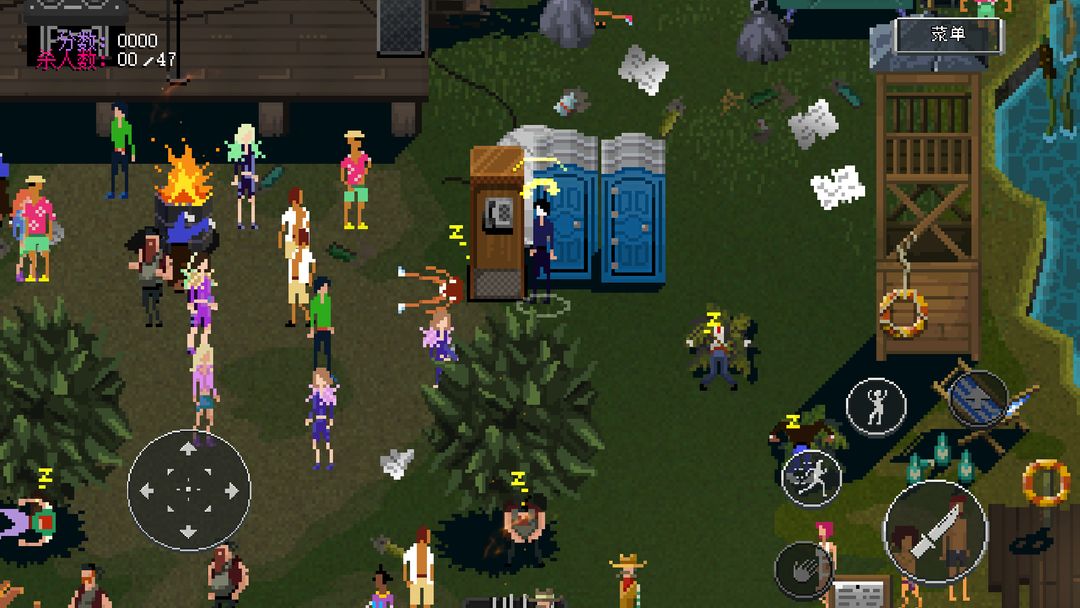Tap the sprint running-figure button
The width and height of the screenshot is (1080, 608).
coord(811,478)
